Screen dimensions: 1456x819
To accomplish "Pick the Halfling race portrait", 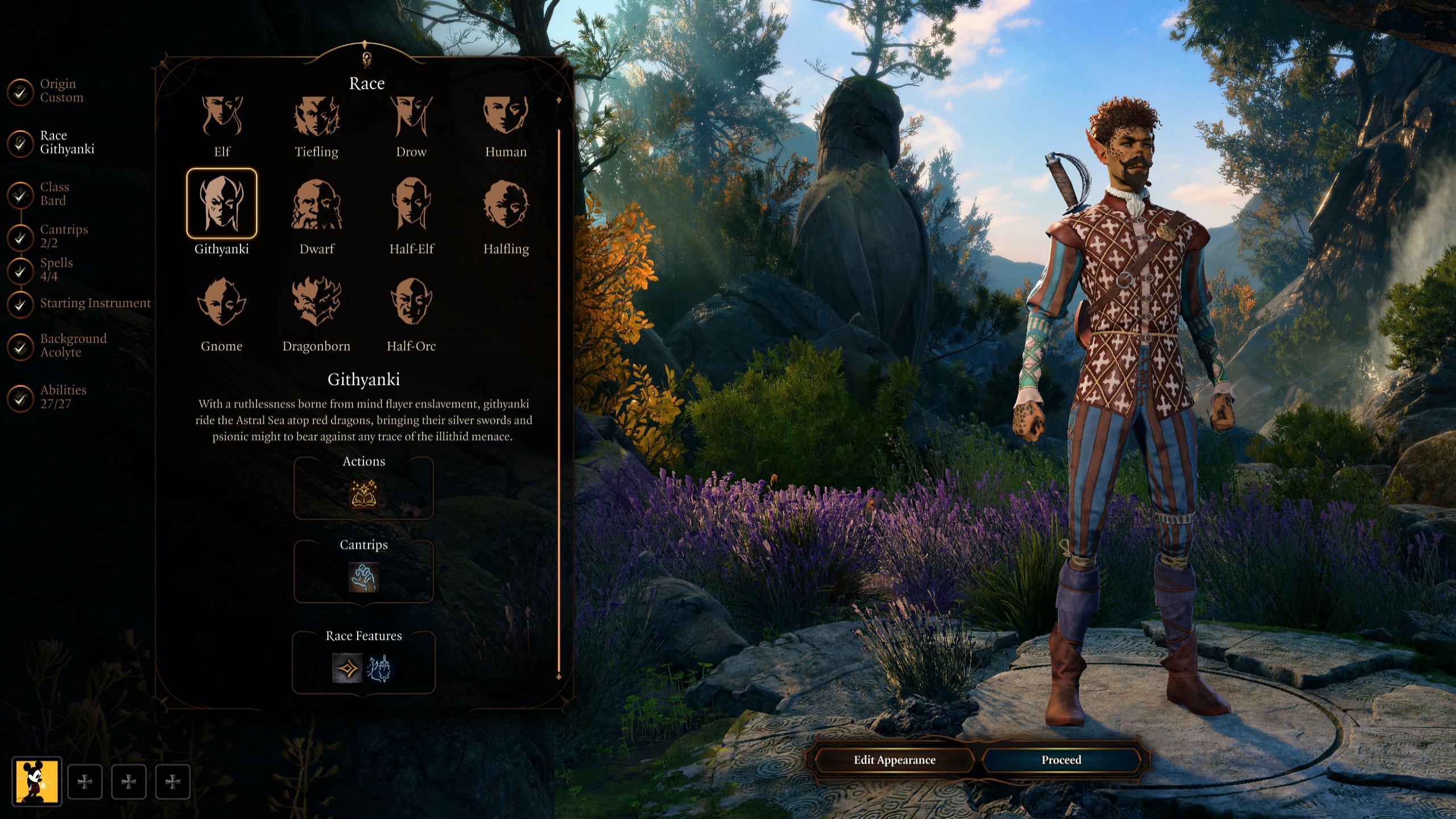I will point(506,205).
